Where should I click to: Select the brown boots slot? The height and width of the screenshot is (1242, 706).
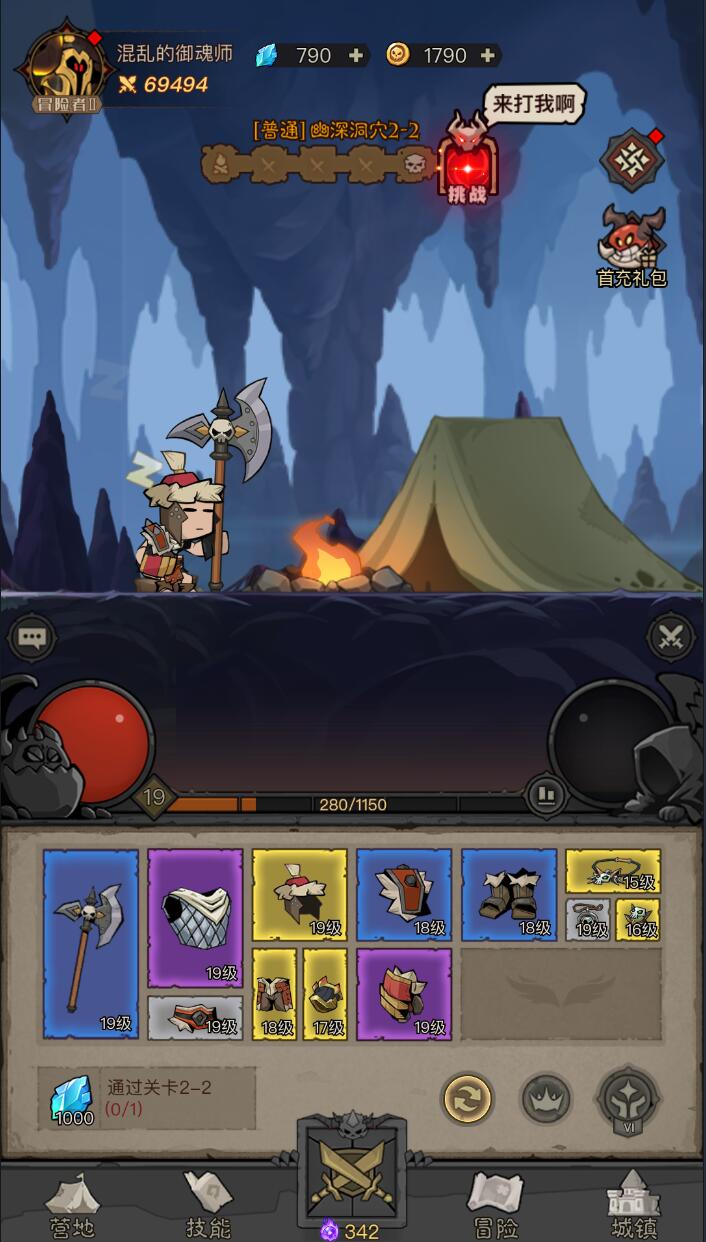(509, 895)
